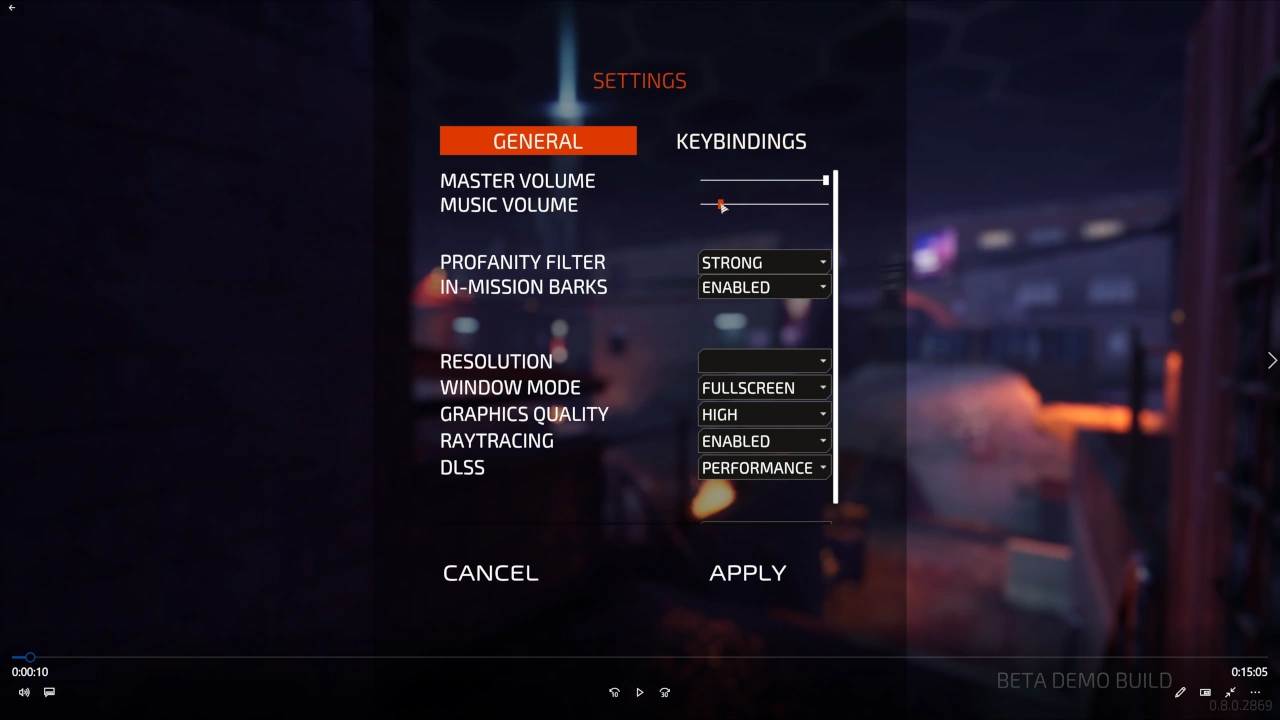Skip back 10 seconds
Screen dimensions: 1280x720
[x=614, y=692]
